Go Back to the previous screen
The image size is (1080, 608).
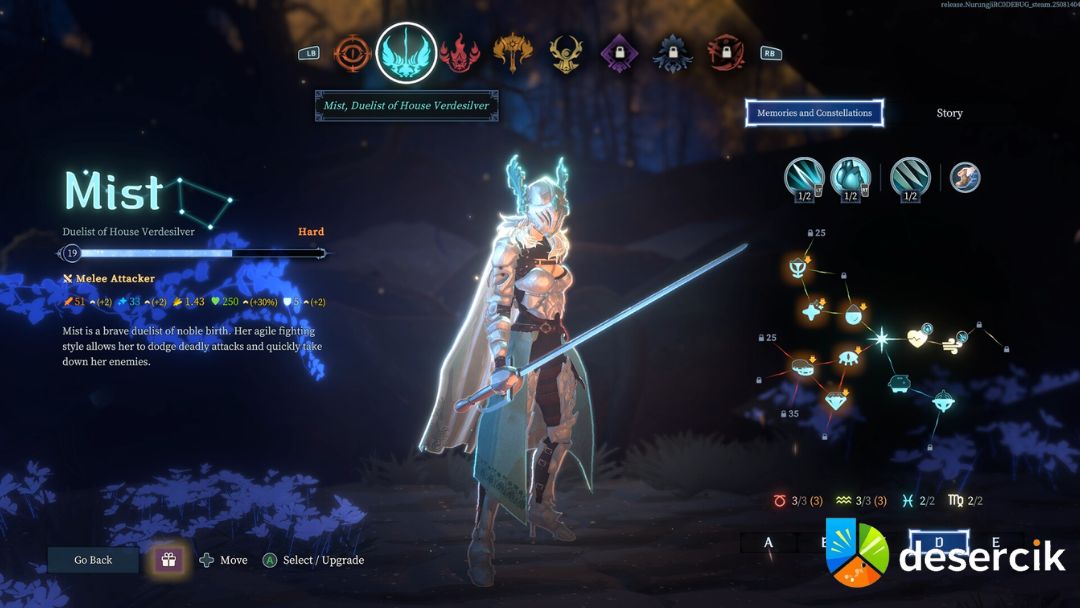click(93, 560)
